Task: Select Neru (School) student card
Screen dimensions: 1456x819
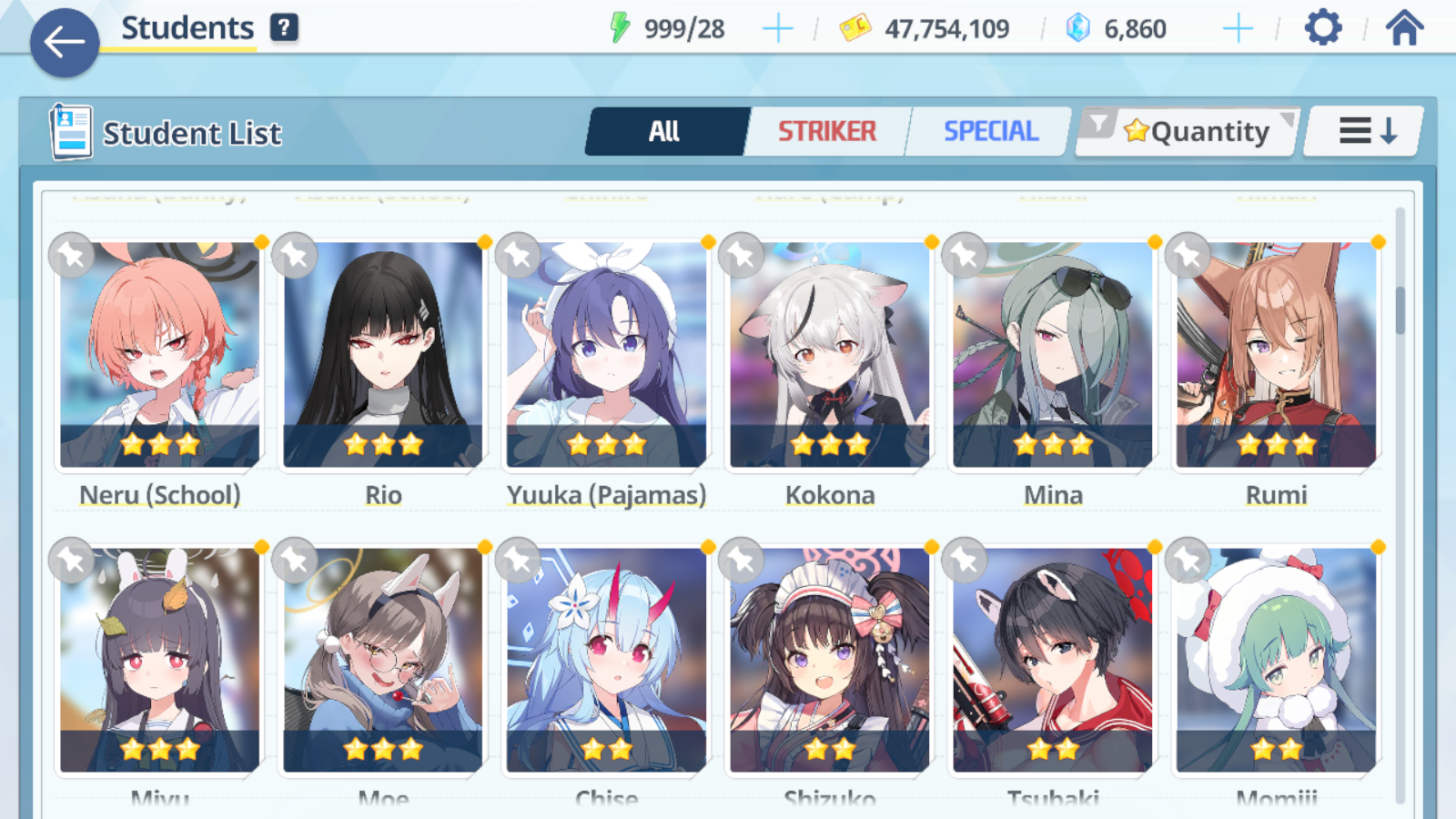Action: 160,355
